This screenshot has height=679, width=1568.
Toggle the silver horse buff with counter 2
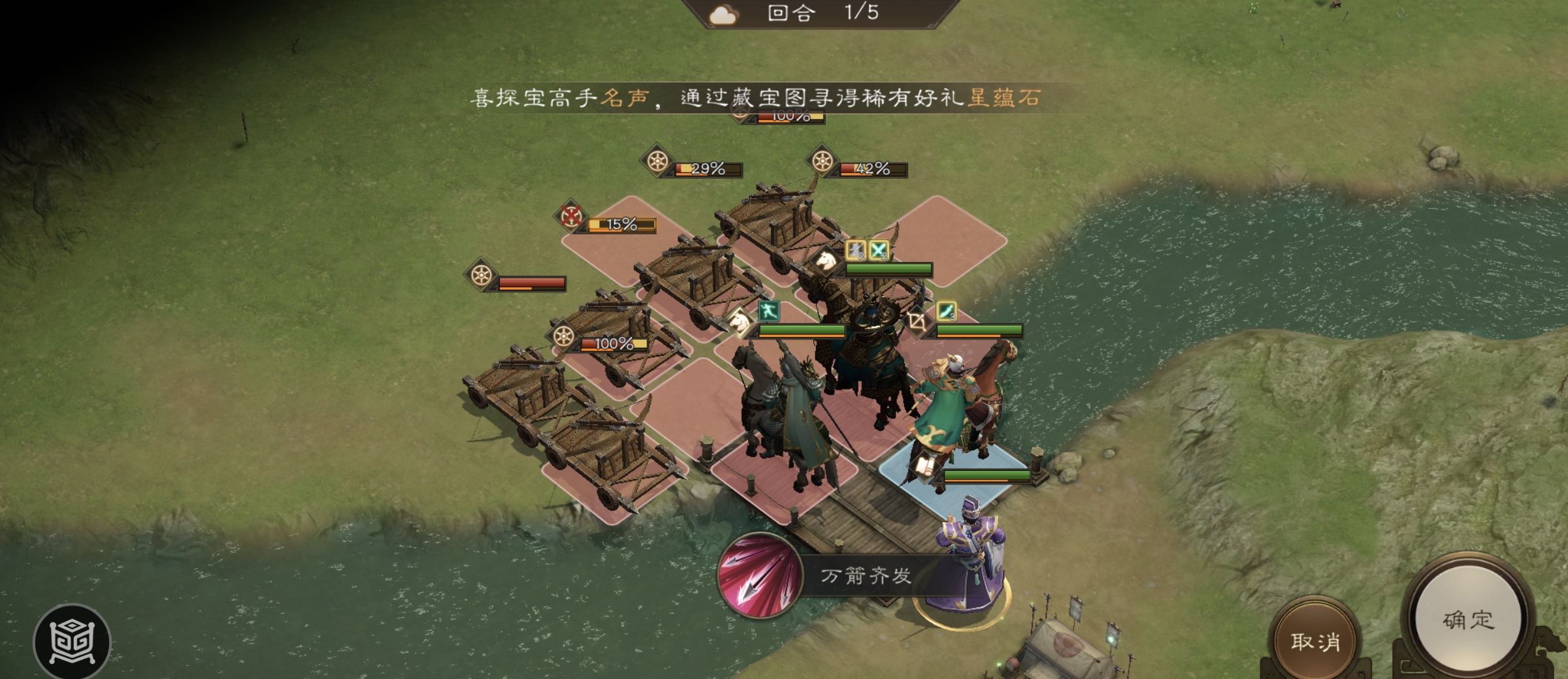pyautogui.click(x=856, y=252)
